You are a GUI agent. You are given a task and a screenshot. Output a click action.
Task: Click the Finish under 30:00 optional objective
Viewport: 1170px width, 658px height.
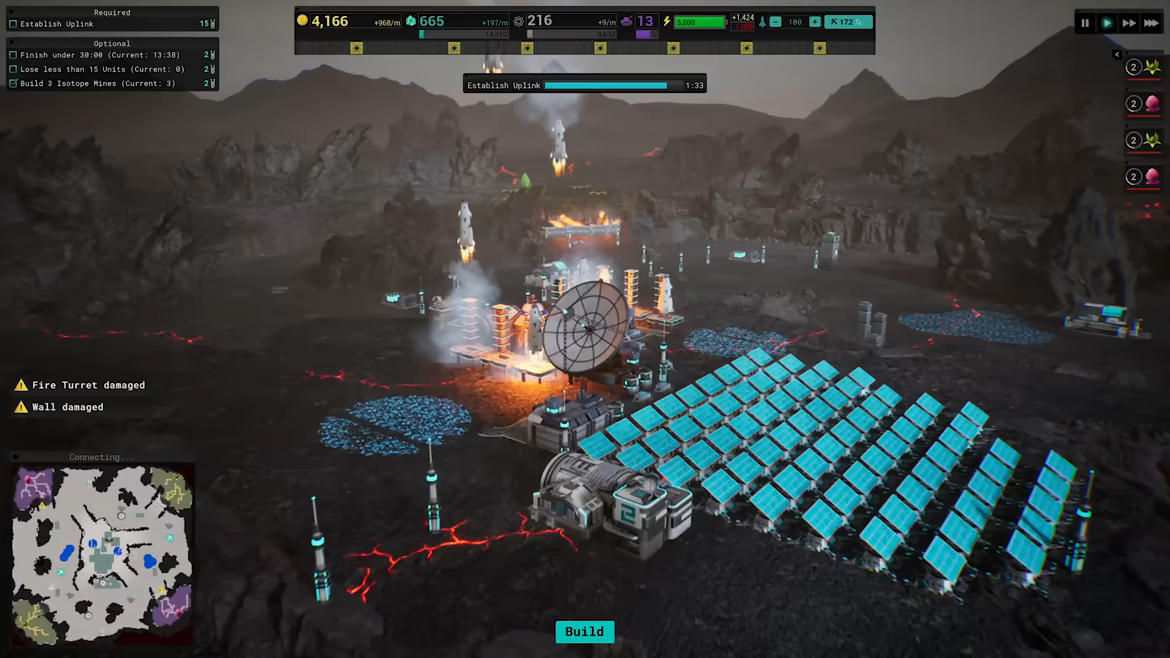coord(99,55)
